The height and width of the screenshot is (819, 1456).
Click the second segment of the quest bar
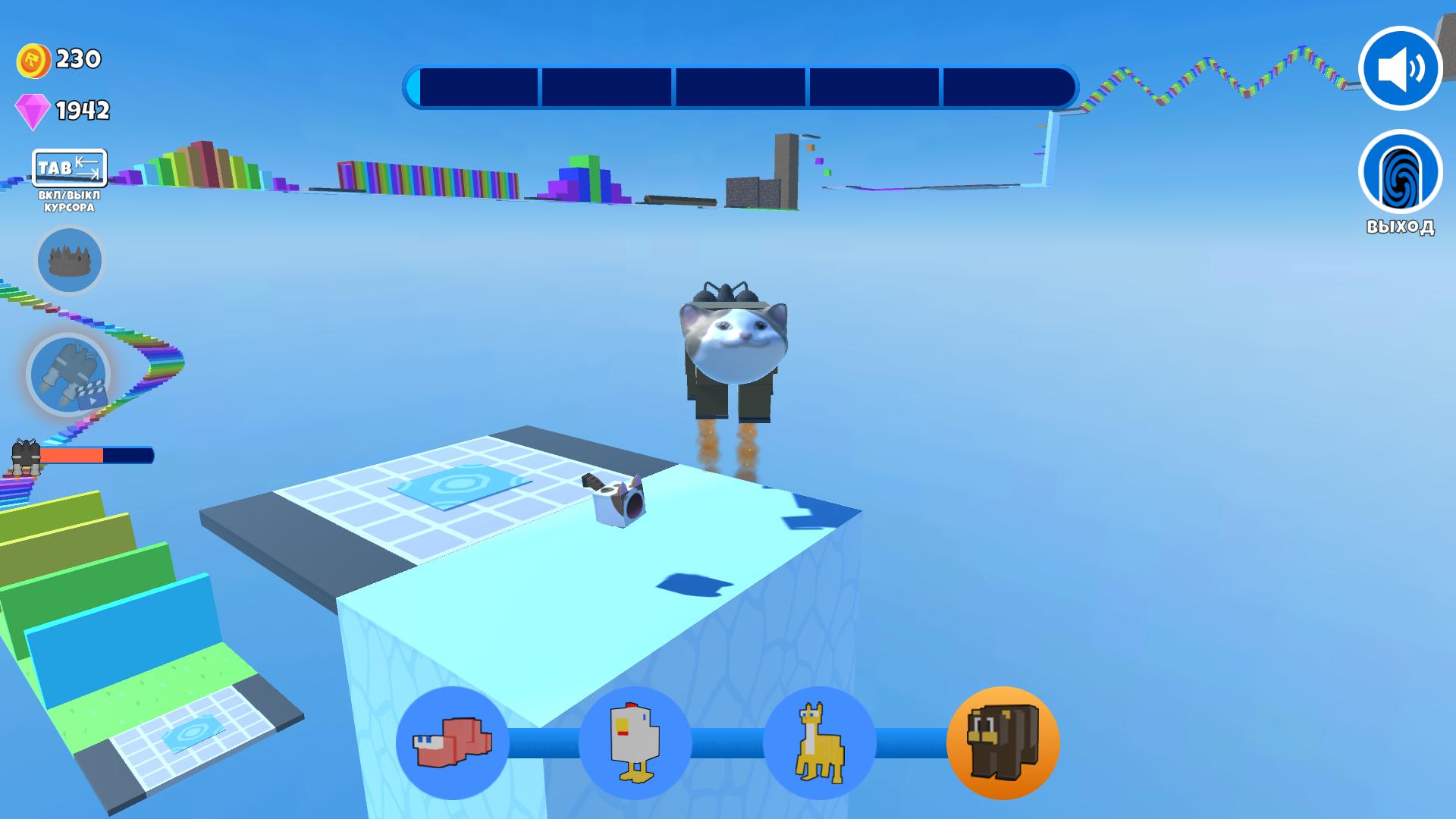(607, 86)
